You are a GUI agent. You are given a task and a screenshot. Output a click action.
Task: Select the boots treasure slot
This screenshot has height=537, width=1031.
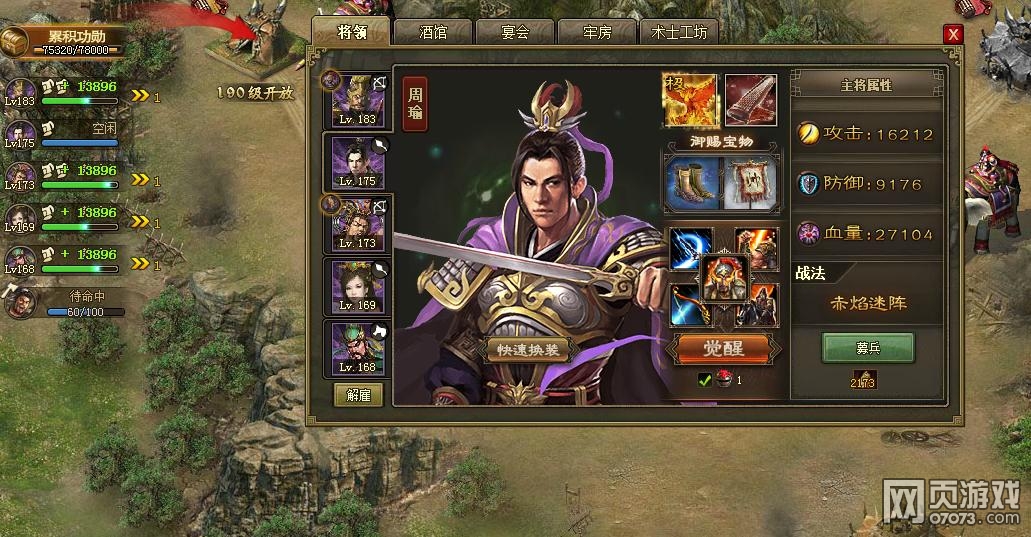click(692, 183)
